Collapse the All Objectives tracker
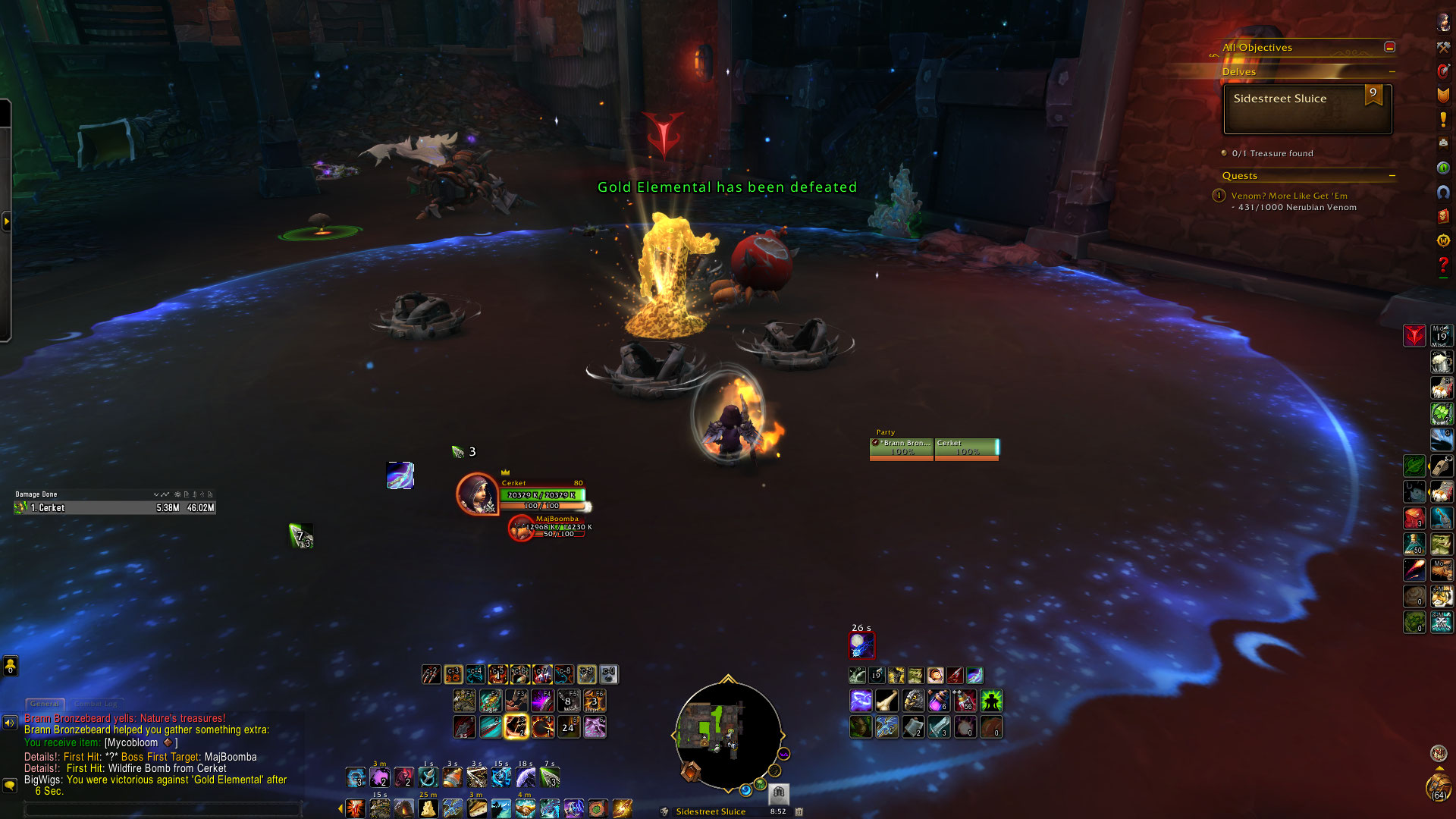The height and width of the screenshot is (819, 1456). click(x=1389, y=47)
